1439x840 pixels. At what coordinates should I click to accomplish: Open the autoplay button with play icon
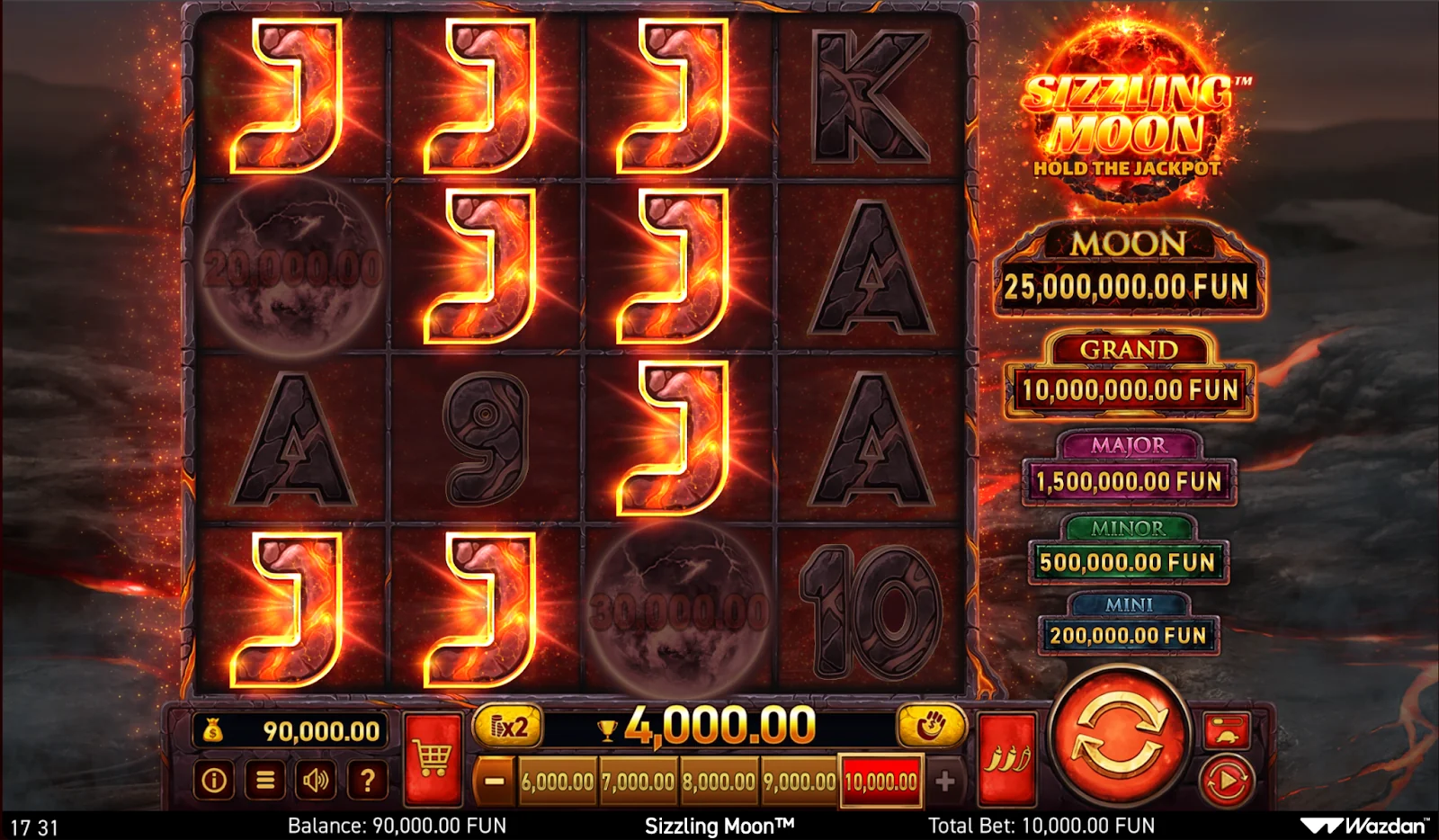[x=1226, y=781]
